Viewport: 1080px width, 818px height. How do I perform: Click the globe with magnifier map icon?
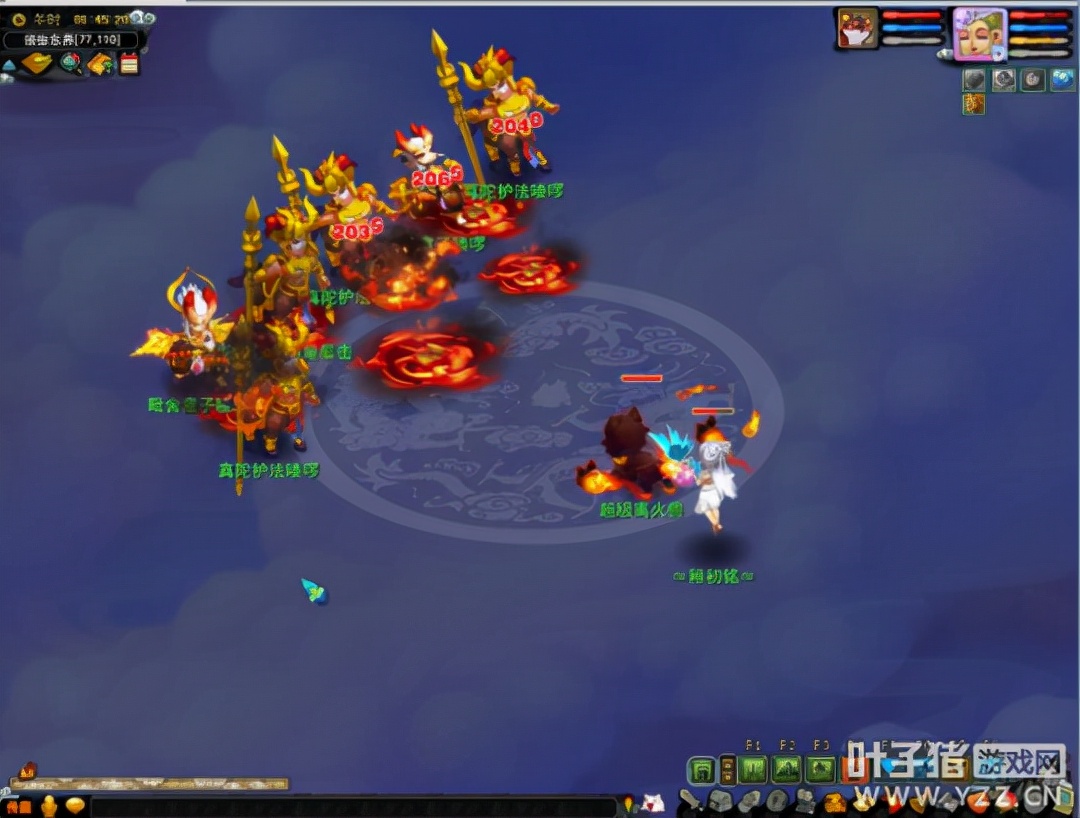[70, 64]
